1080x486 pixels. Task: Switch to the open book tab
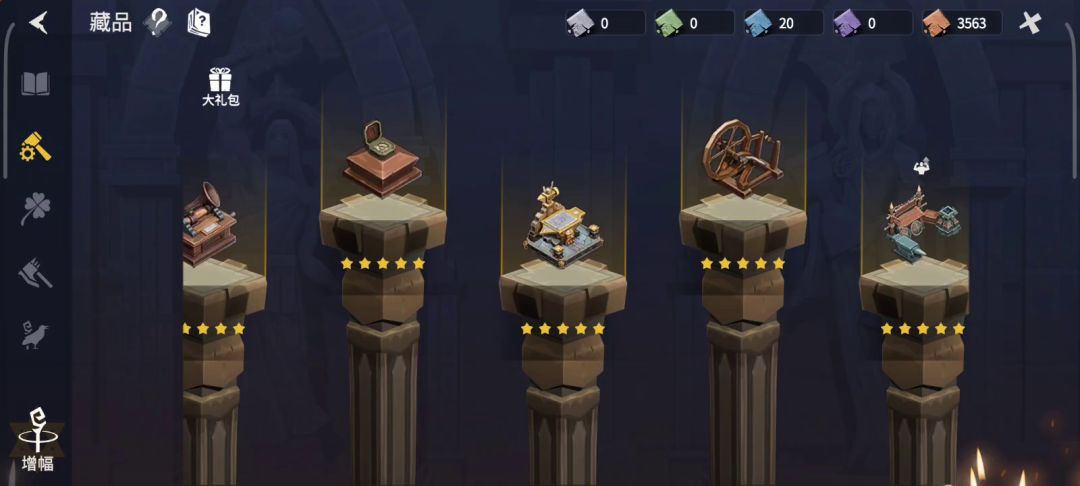36,84
